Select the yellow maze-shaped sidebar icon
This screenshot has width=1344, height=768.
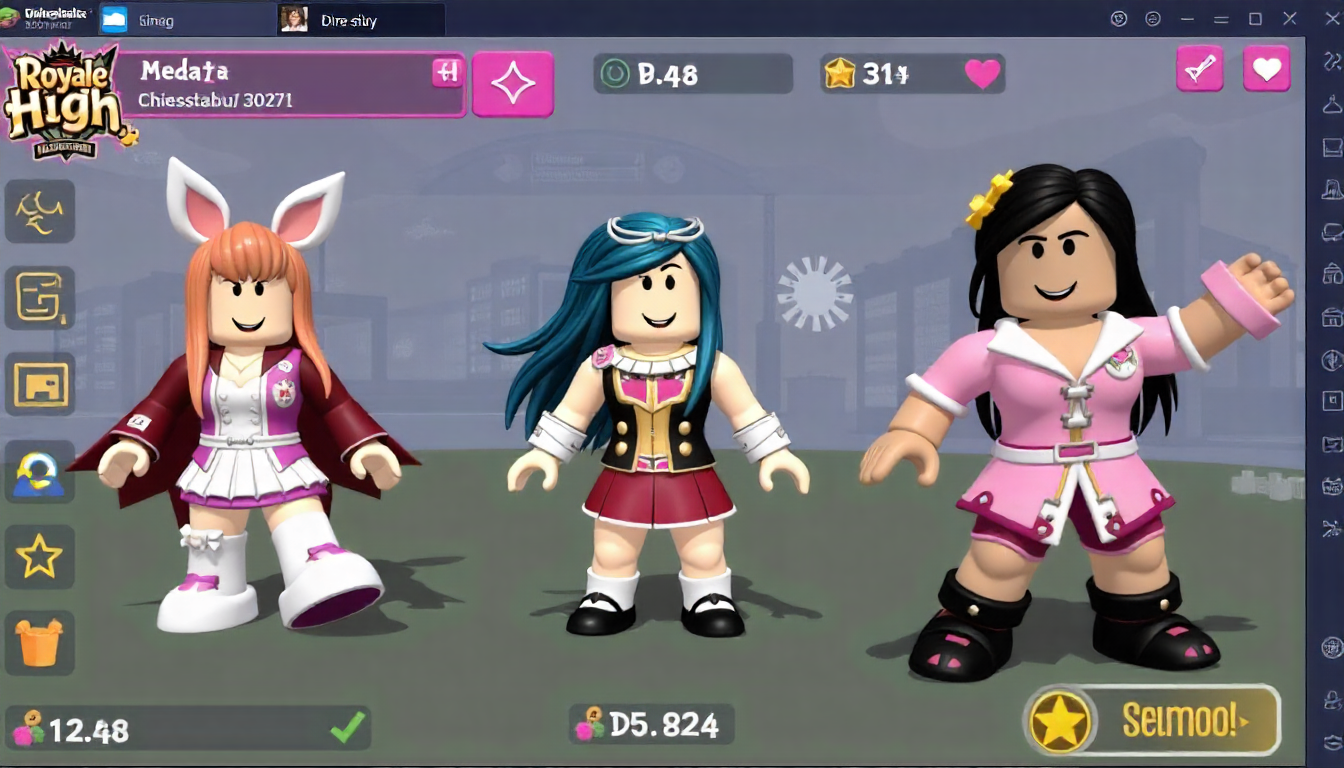[x=40, y=298]
